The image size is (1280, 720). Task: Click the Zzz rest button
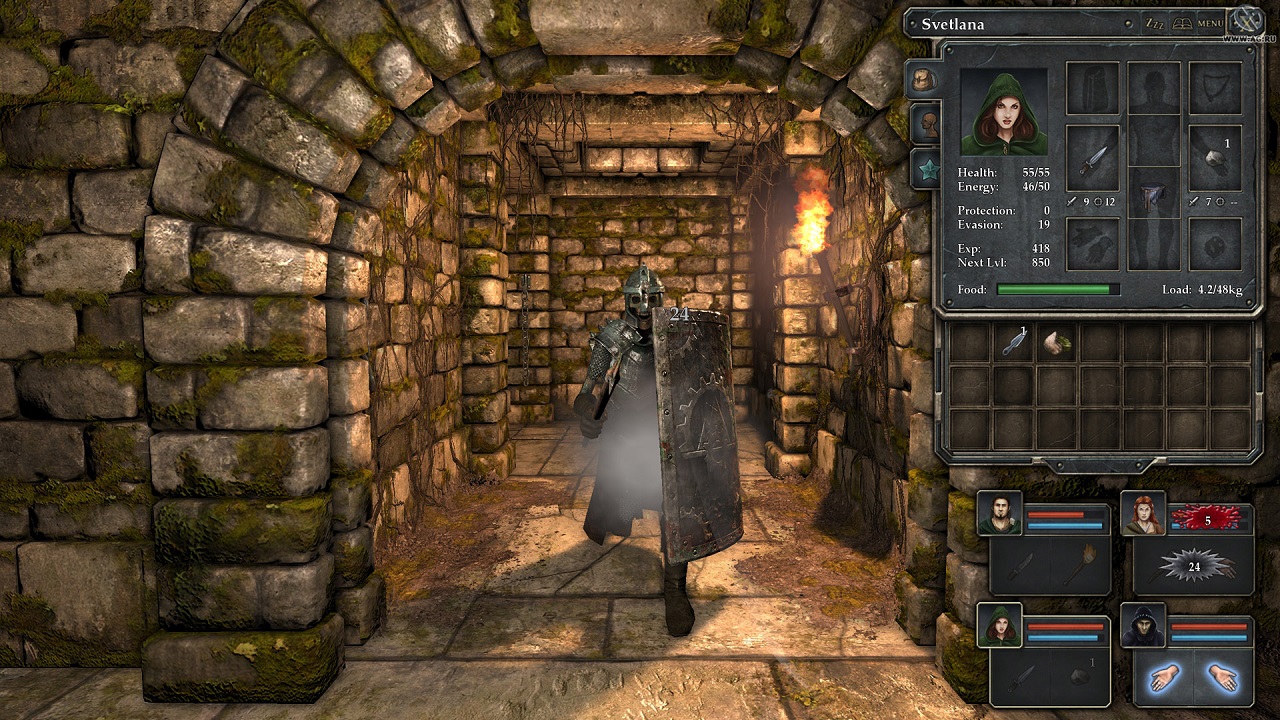pyautogui.click(x=1155, y=23)
